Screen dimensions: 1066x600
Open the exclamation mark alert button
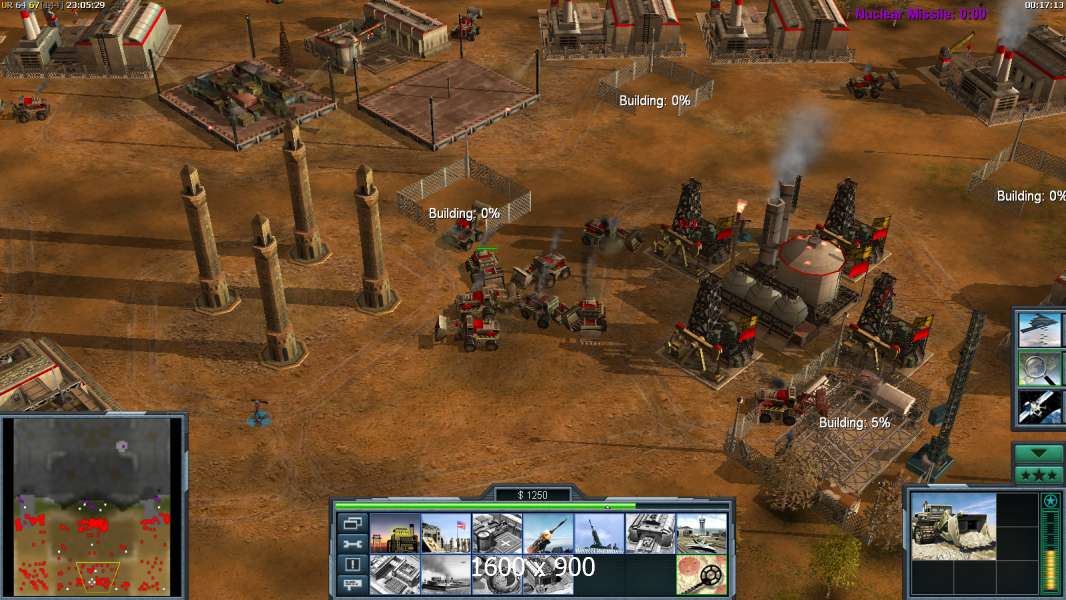click(x=351, y=564)
